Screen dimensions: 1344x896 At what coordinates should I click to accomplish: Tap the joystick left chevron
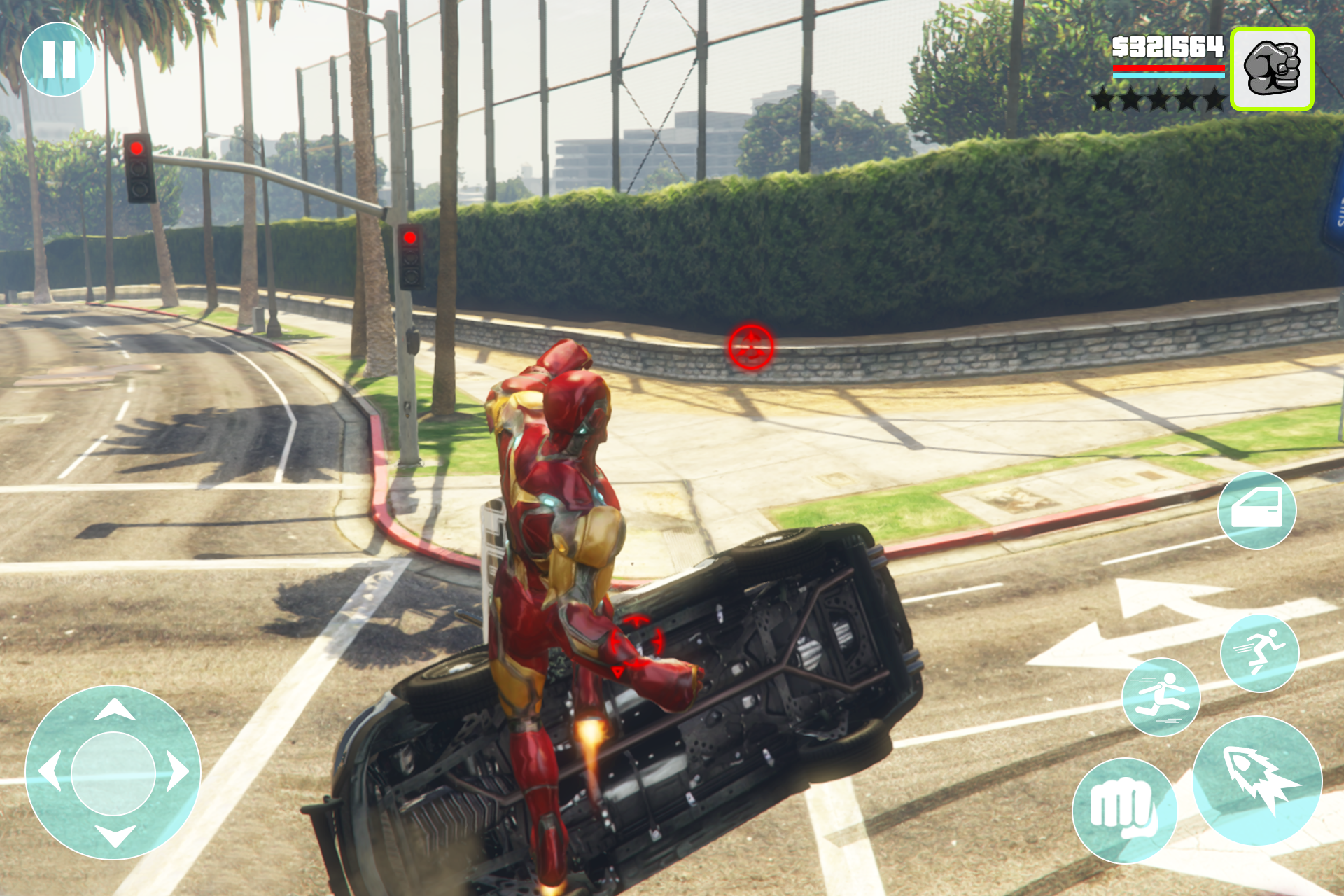click(x=52, y=772)
